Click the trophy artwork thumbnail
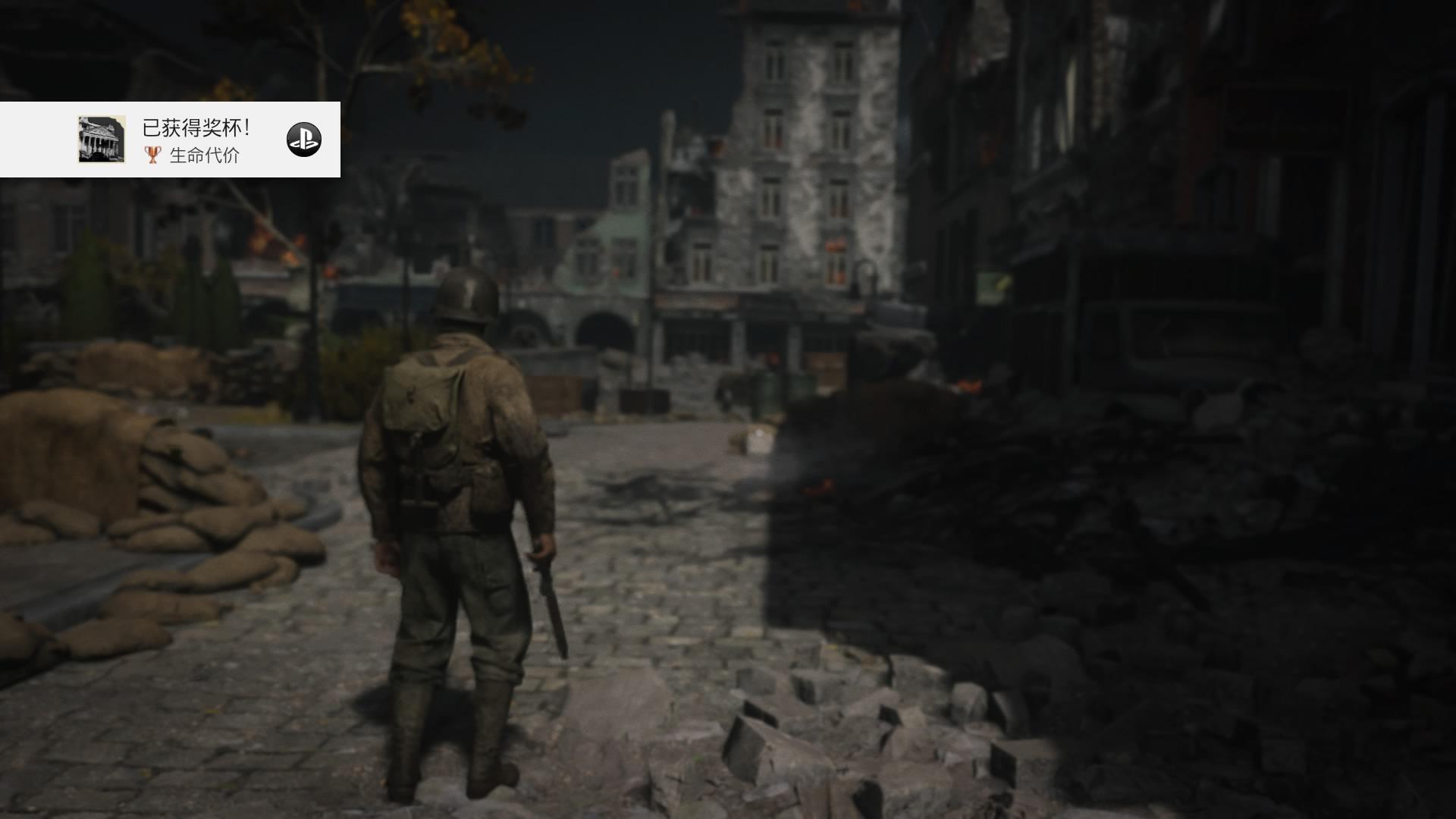 point(102,140)
